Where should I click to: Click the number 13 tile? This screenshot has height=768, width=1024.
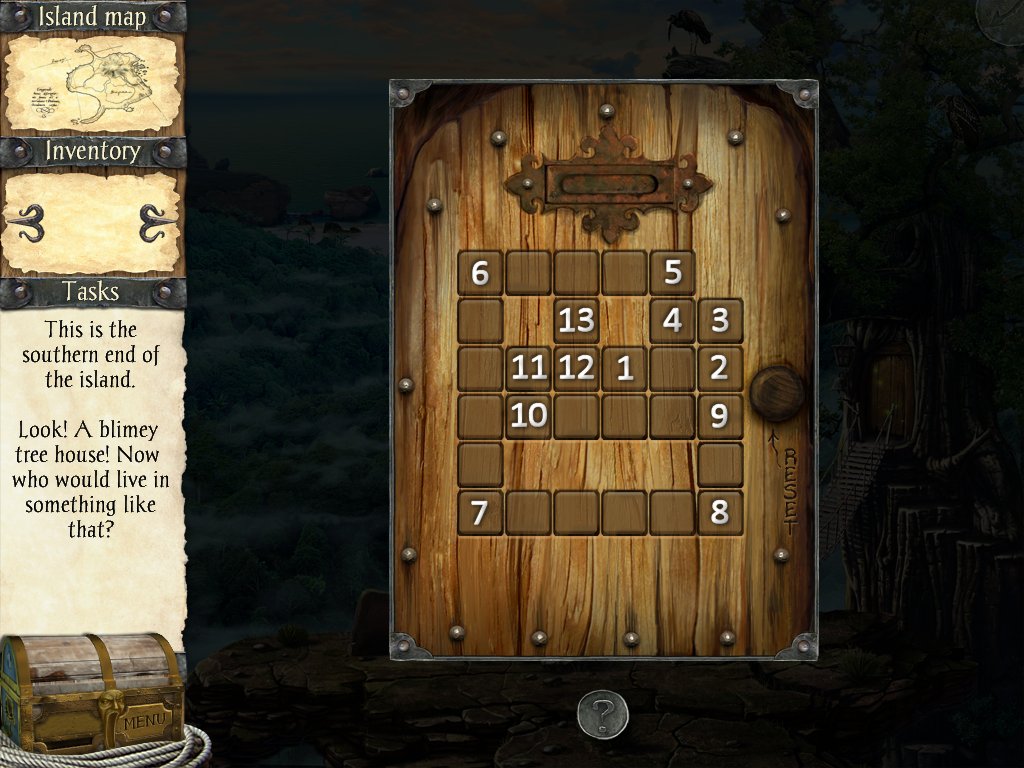tap(577, 320)
